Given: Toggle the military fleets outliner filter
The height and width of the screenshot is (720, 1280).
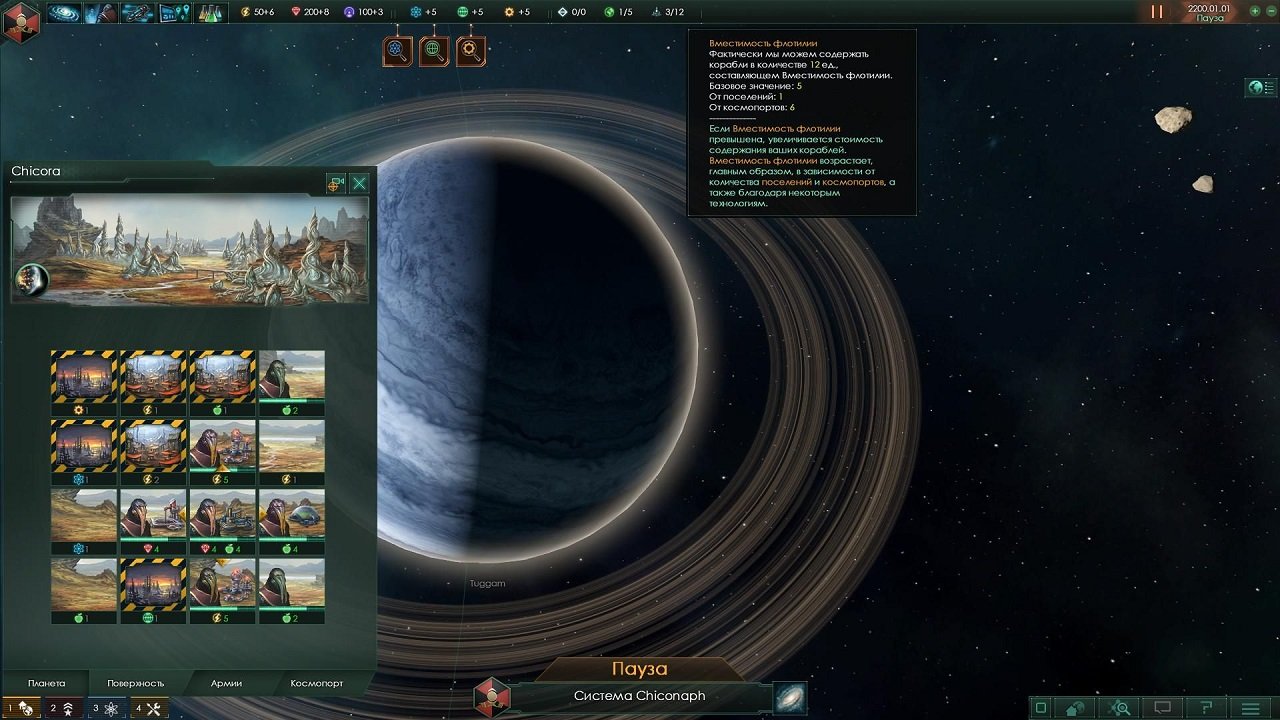Looking at the screenshot, I should tap(60, 708).
